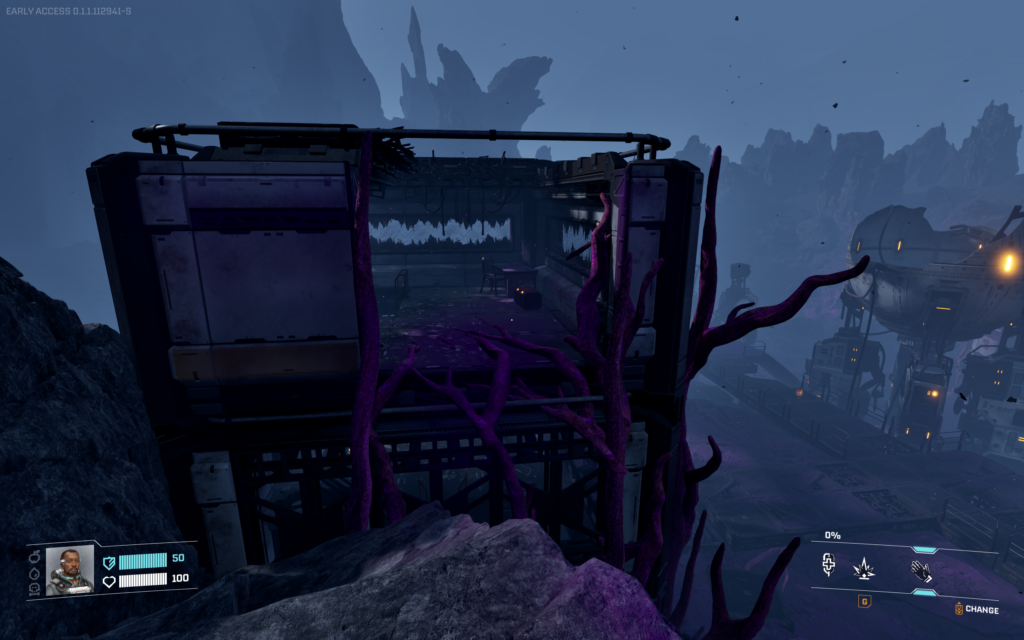The width and height of the screenshot is (1024, 640).
Task: Click the skull status icon beside the portrait
Action: click(36, 588)
